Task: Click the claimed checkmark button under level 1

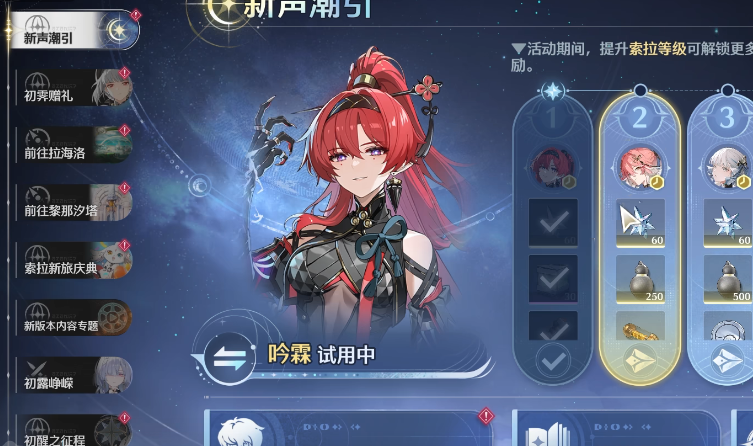Action: (553, 360)
